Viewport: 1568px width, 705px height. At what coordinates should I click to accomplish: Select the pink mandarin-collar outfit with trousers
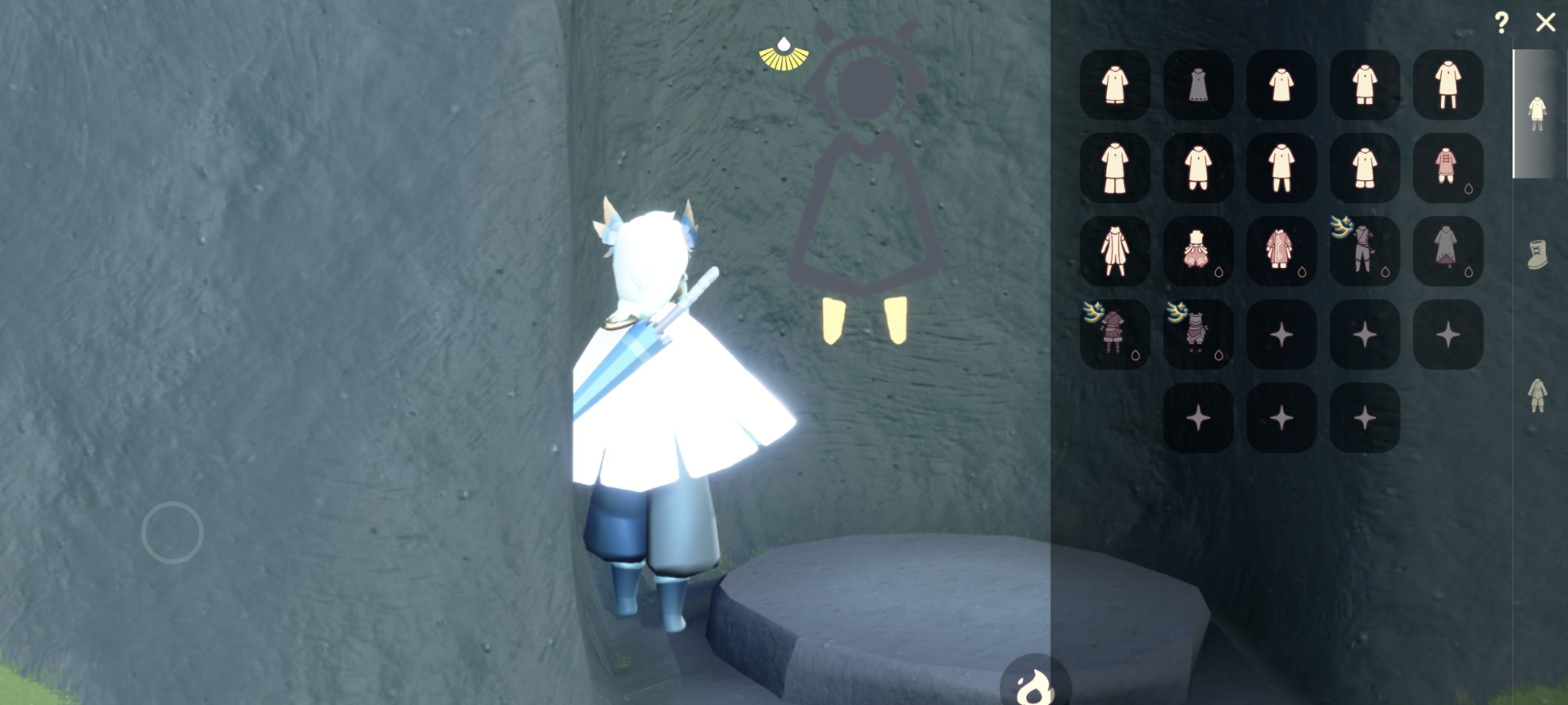pos(1448,168)
